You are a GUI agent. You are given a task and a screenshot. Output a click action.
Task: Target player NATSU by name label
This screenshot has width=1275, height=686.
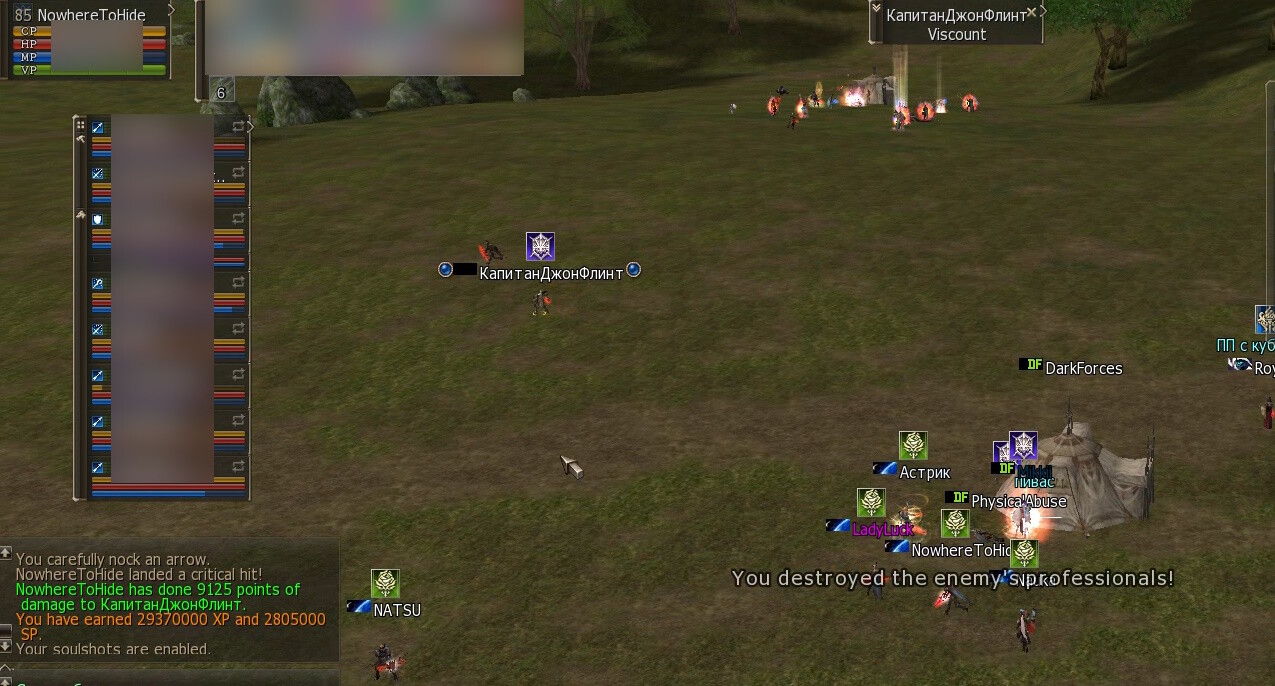coord(397,610)
